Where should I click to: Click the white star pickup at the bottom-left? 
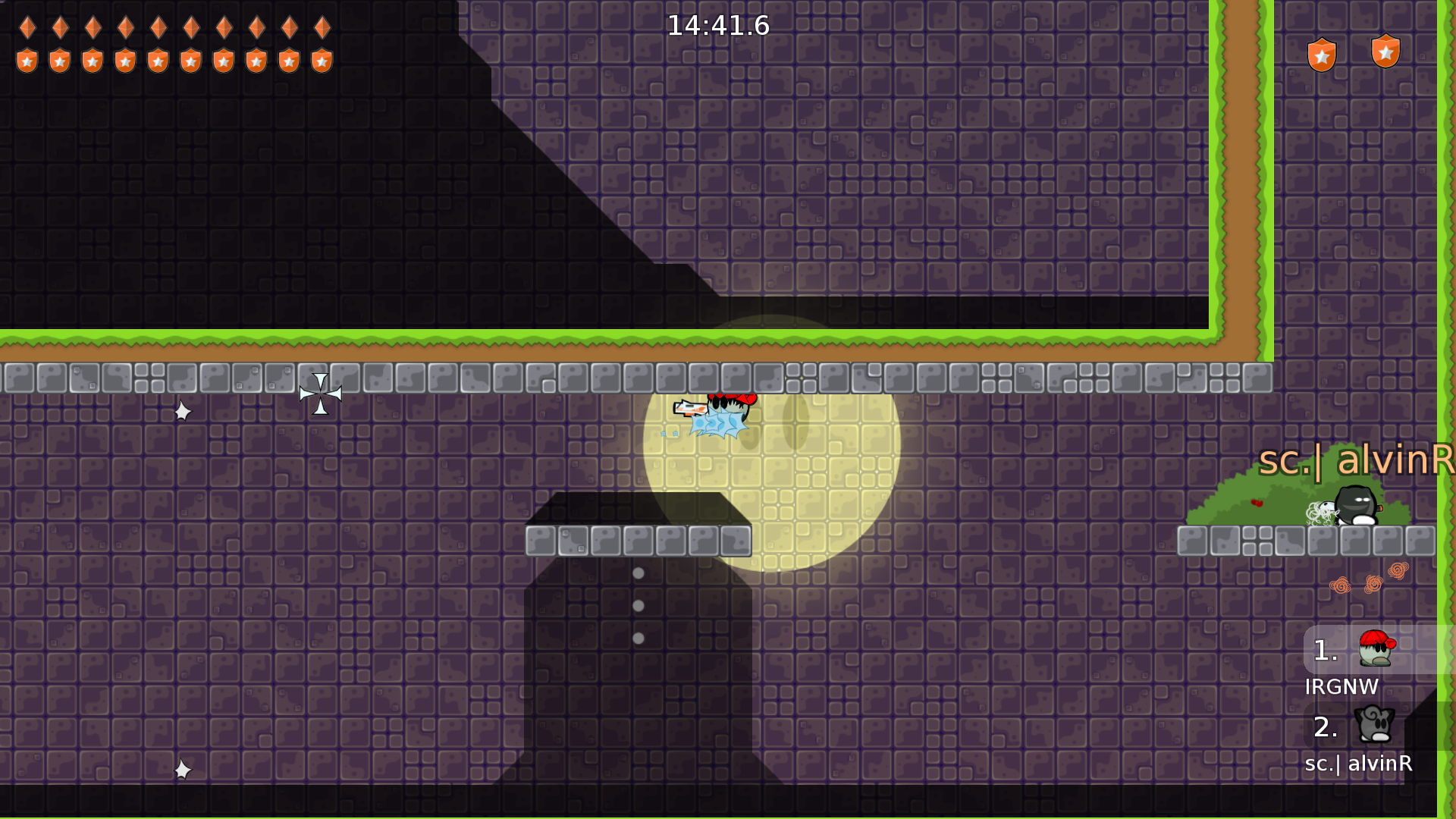[182, 769]
